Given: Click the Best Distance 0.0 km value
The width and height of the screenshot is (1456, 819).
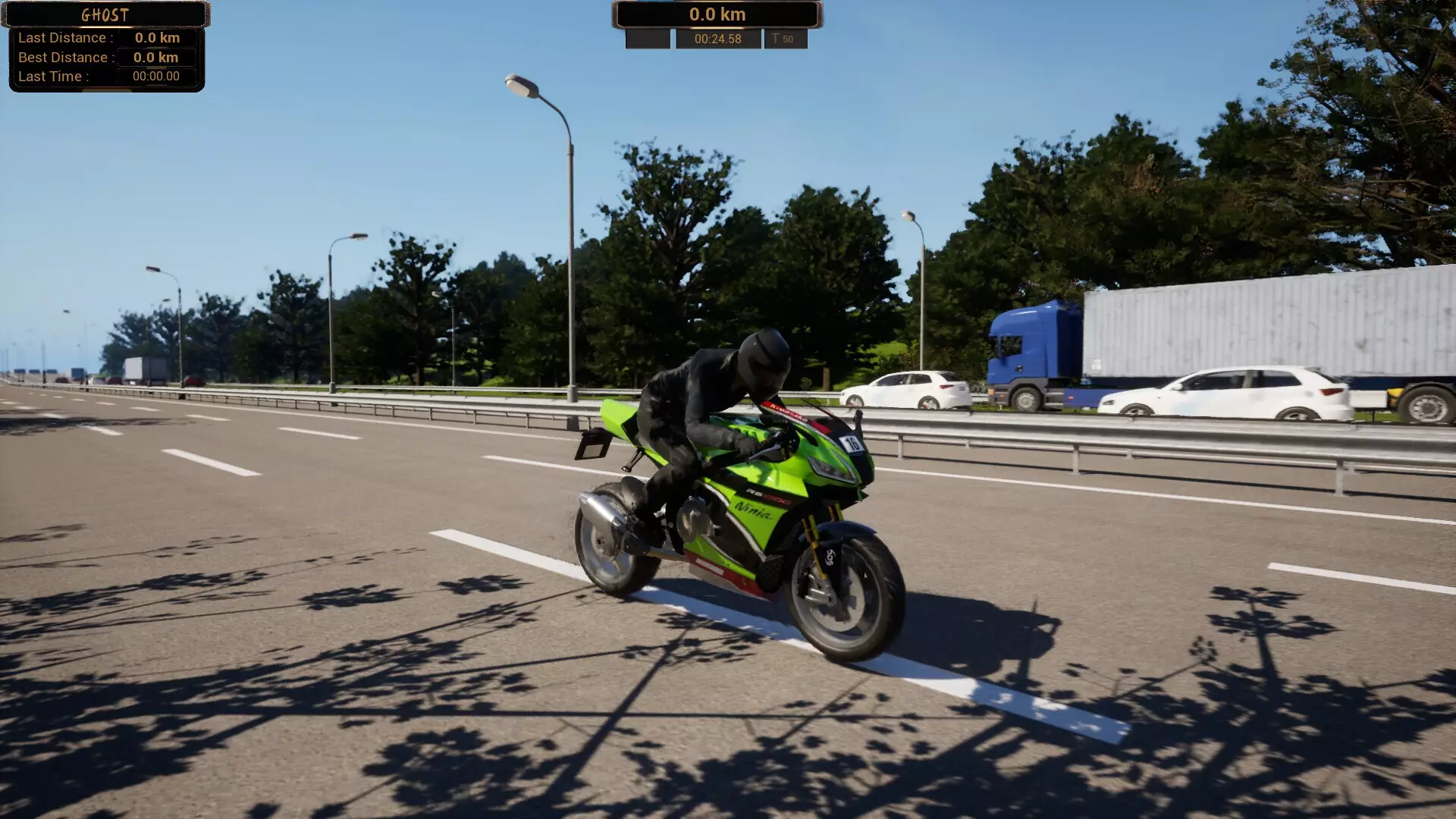Looking at the screenshot, I should 157,57.
